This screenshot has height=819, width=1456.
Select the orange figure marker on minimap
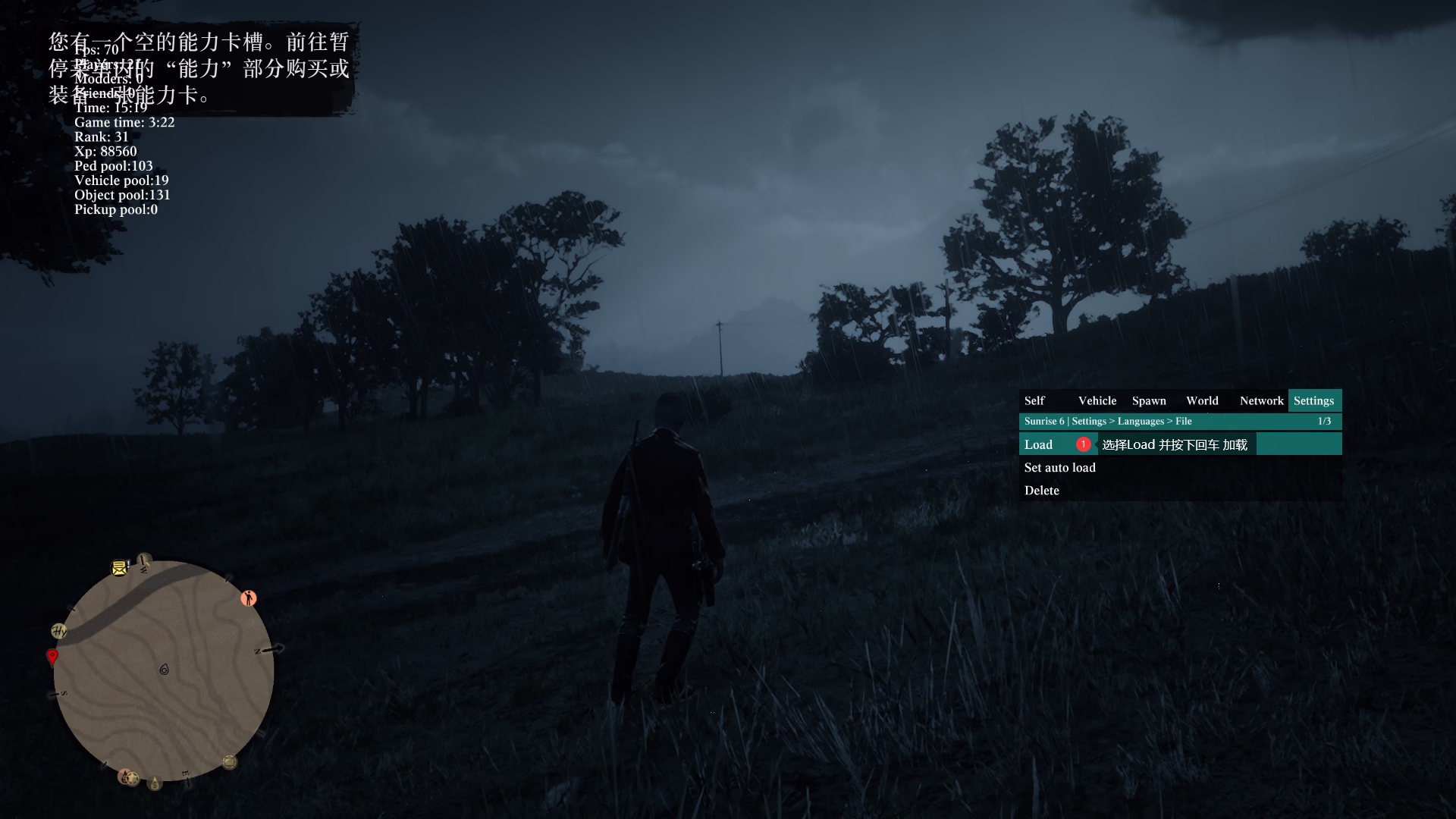click(249, 598)
